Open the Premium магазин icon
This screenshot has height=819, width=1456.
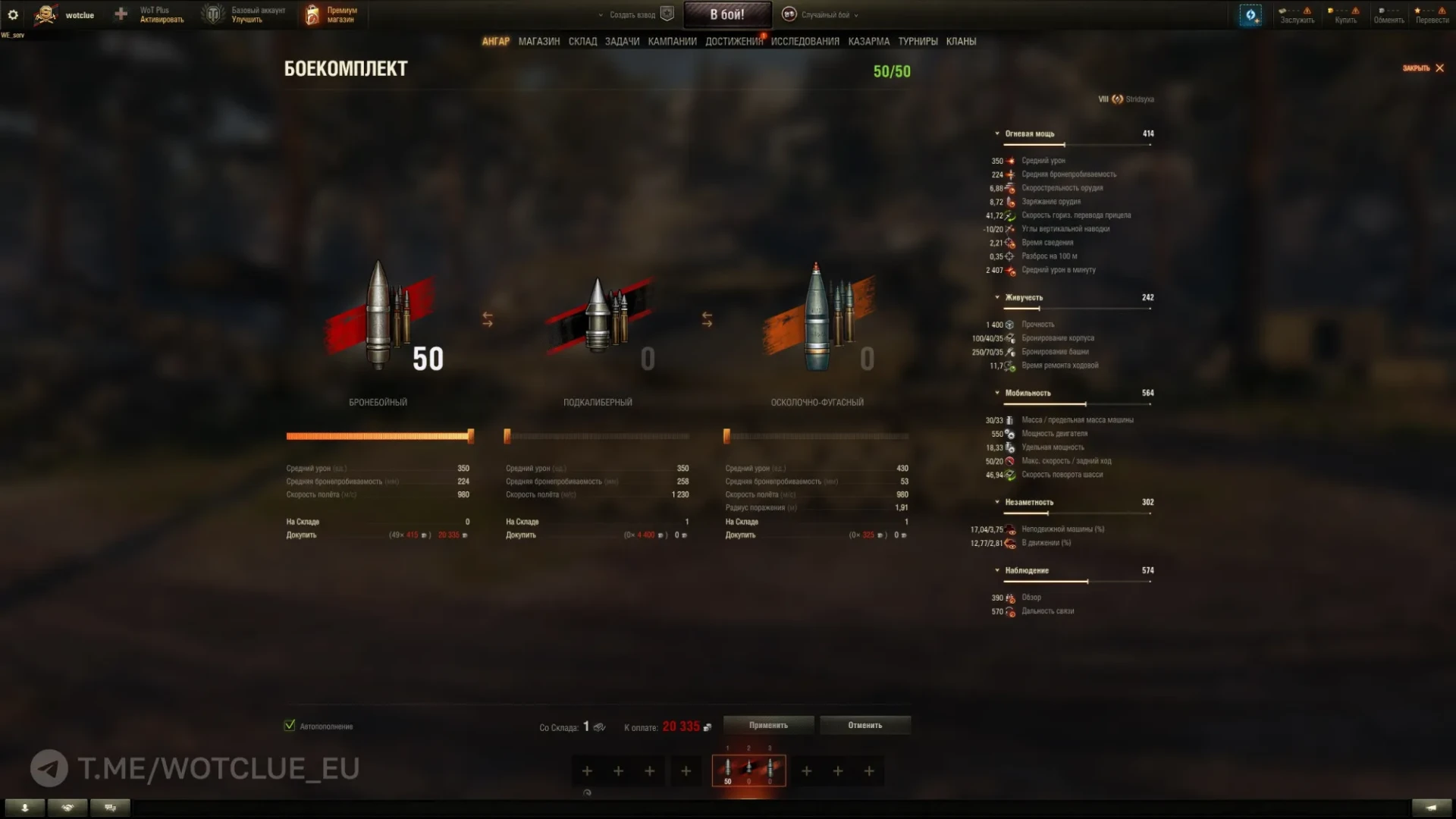tap(311, 14)
